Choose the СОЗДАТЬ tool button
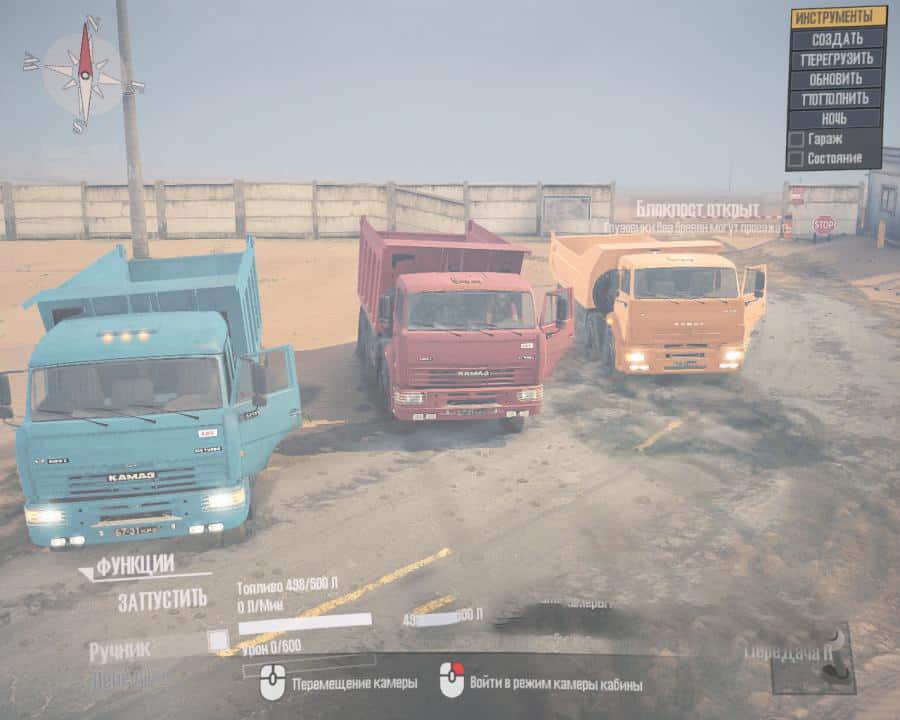900x720 pixels. coord(838,38)
